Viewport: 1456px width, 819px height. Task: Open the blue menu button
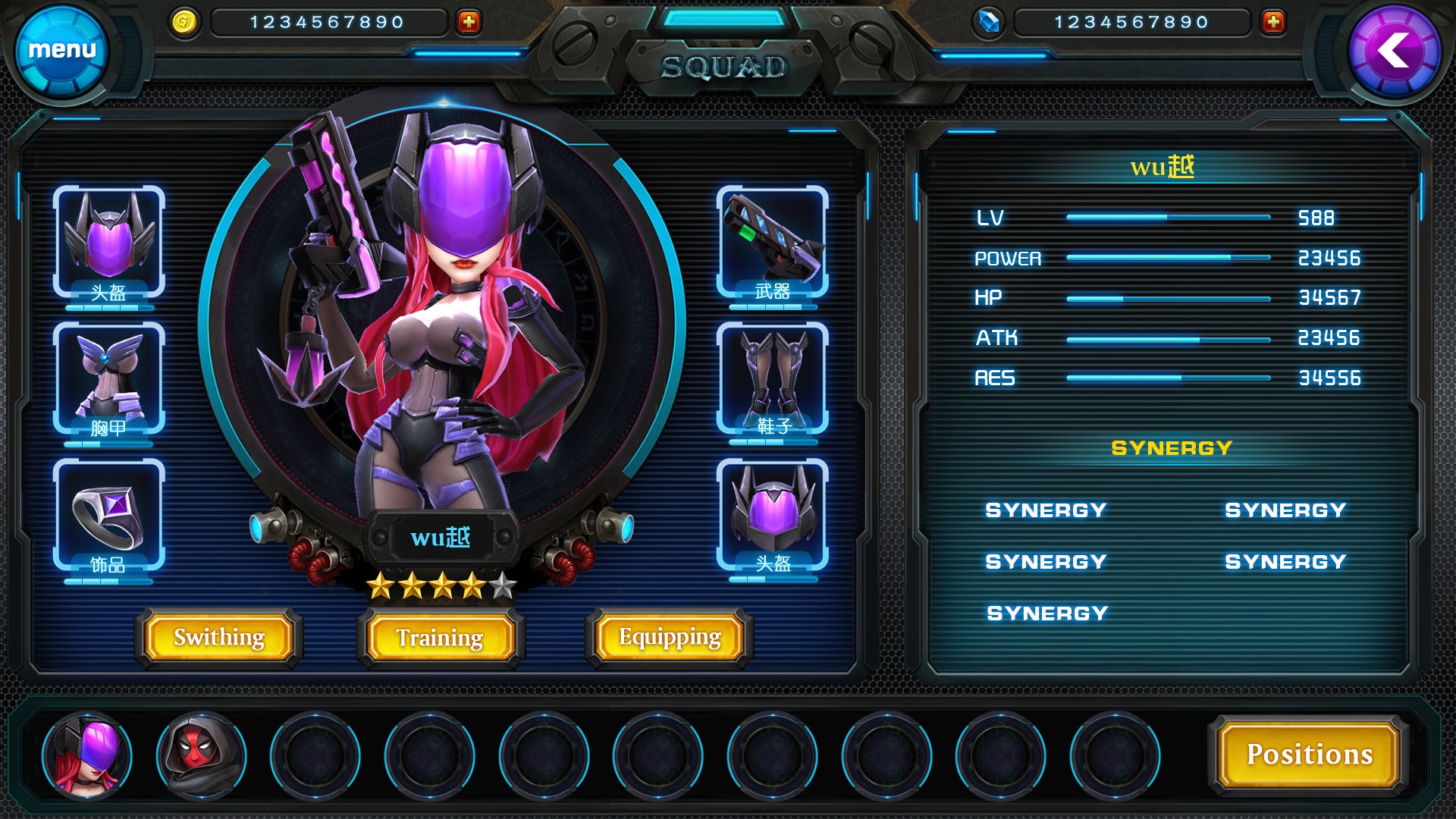pyautogui.click(x=62, y=52)
